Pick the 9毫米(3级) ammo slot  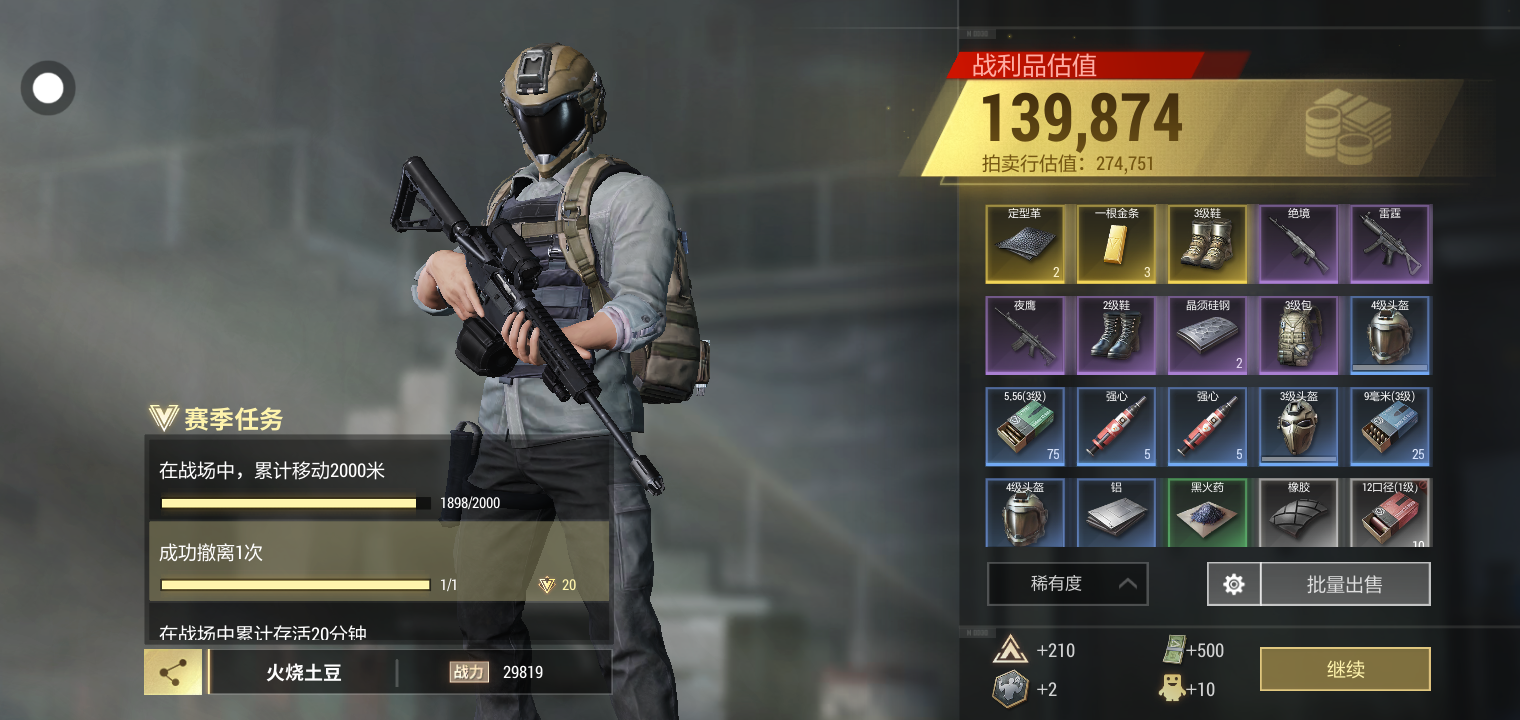[x=1390, y=427]
